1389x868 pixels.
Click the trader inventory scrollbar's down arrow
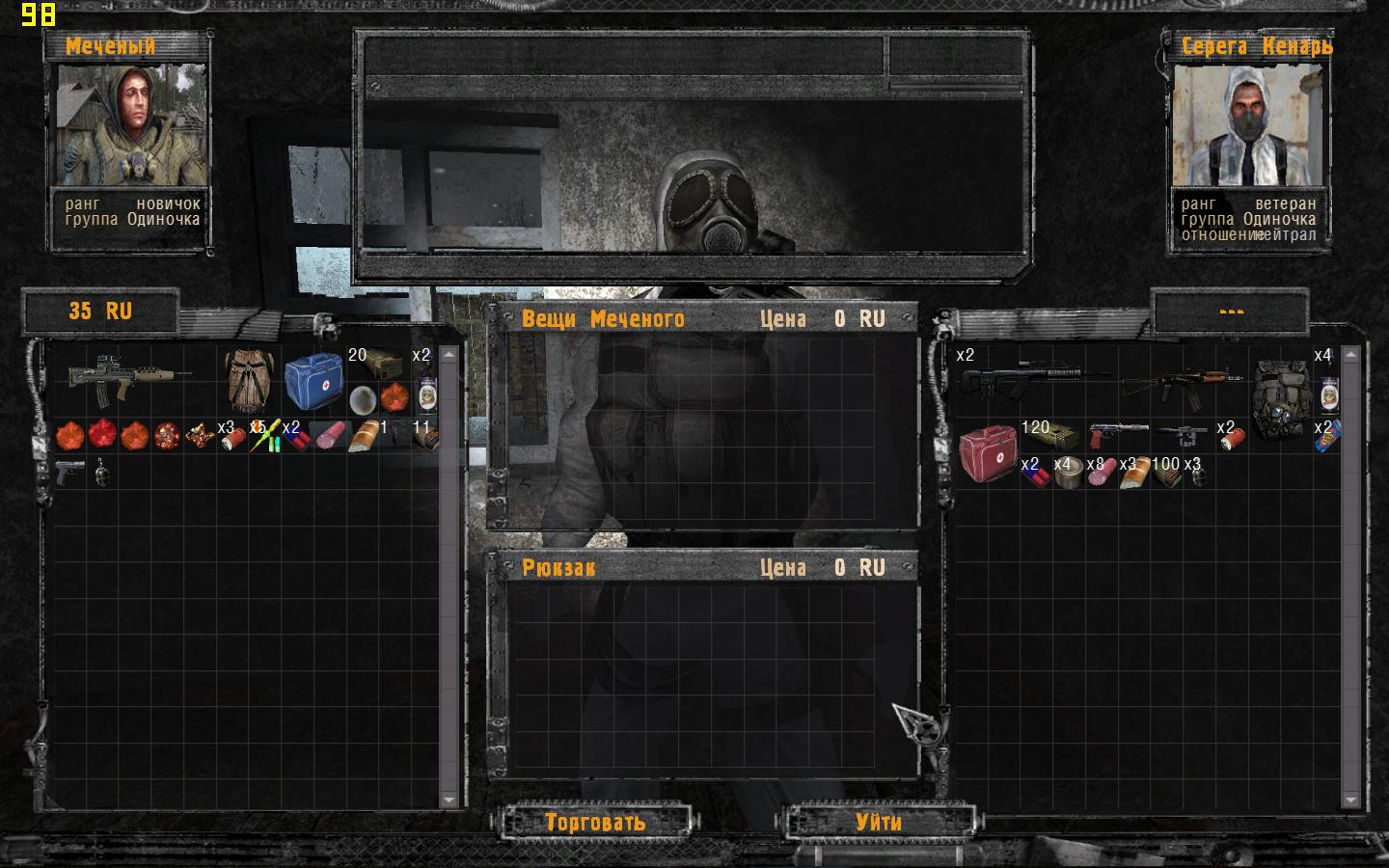point(1350,800)
